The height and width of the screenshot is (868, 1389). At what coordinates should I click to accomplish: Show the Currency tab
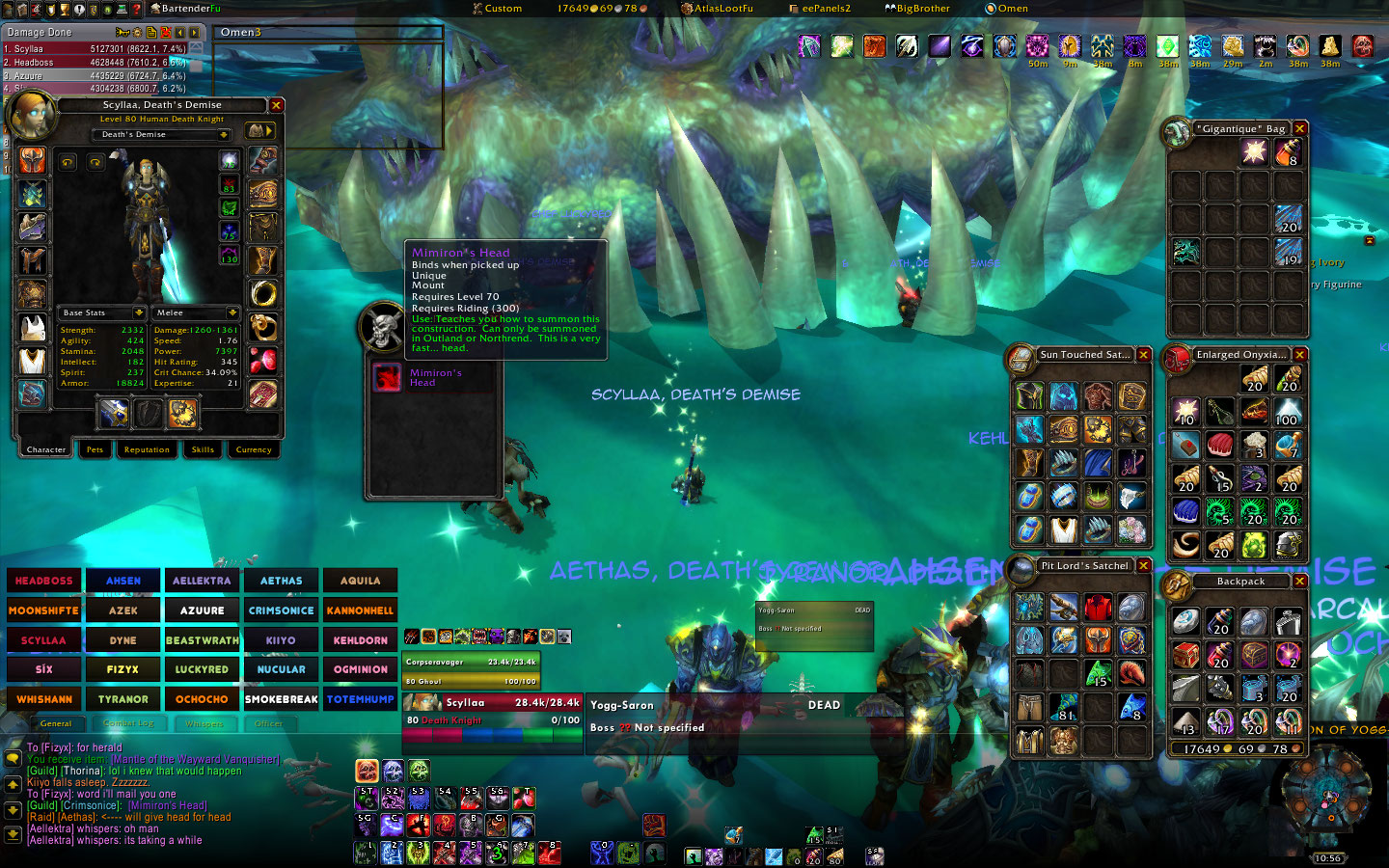[x=254, y=449]
